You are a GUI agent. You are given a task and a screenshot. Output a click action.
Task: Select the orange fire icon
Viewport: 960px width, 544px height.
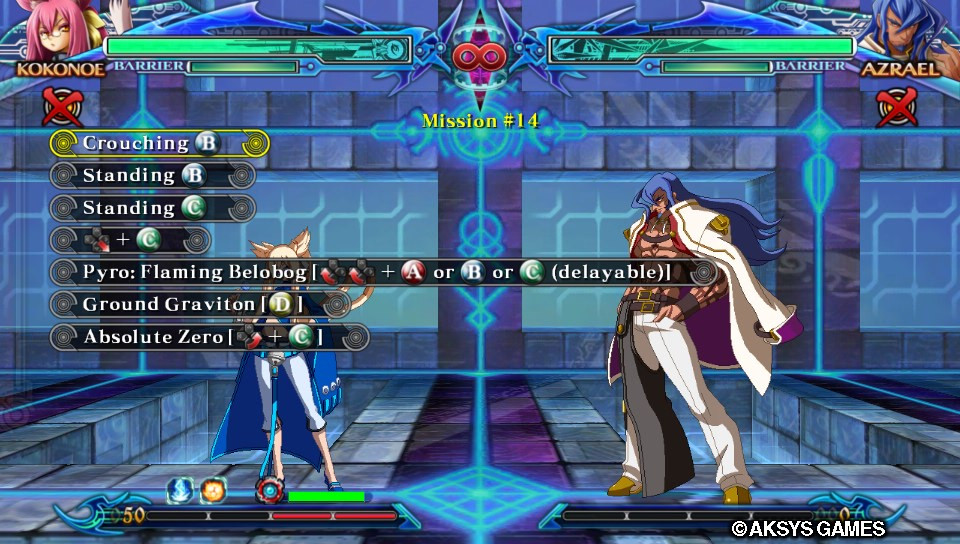pos(212,490)
